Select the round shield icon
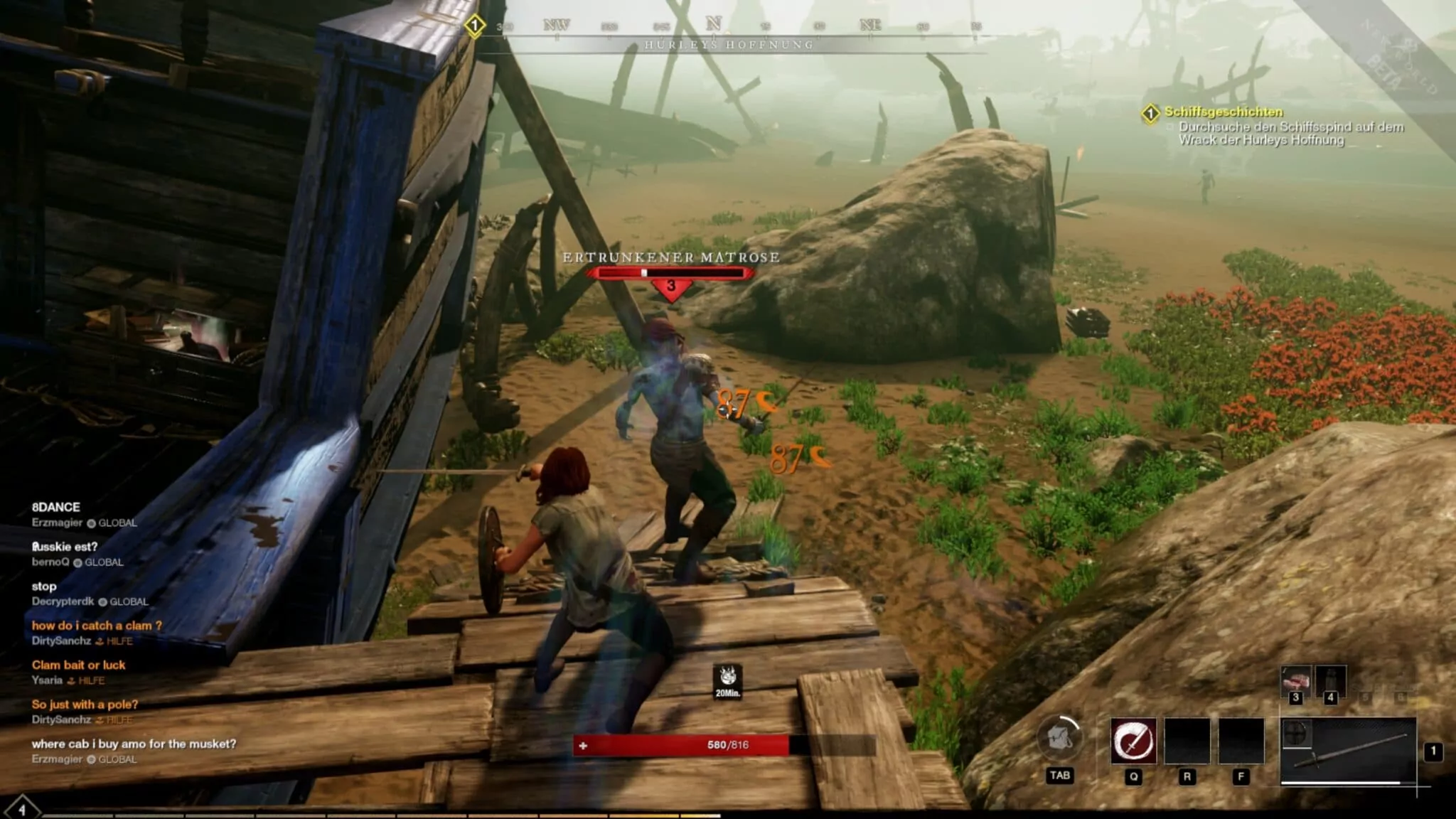This screenshot has width=1456, height=819. pyautogui.click(x=1296, y=733)
